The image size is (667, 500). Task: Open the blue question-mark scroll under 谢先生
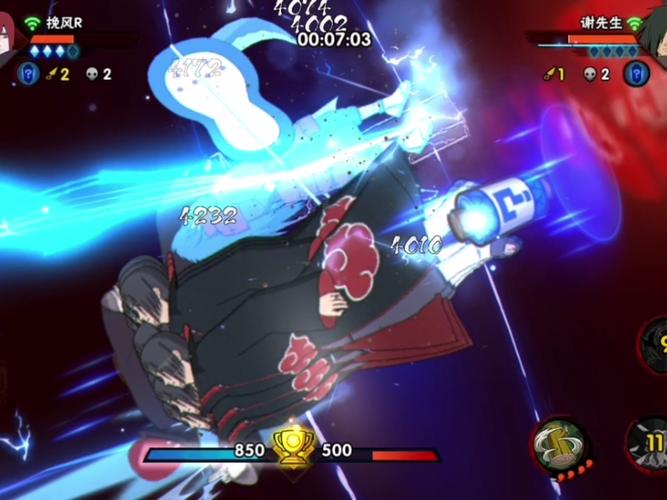pyautogui.click(x=635, y=73)
